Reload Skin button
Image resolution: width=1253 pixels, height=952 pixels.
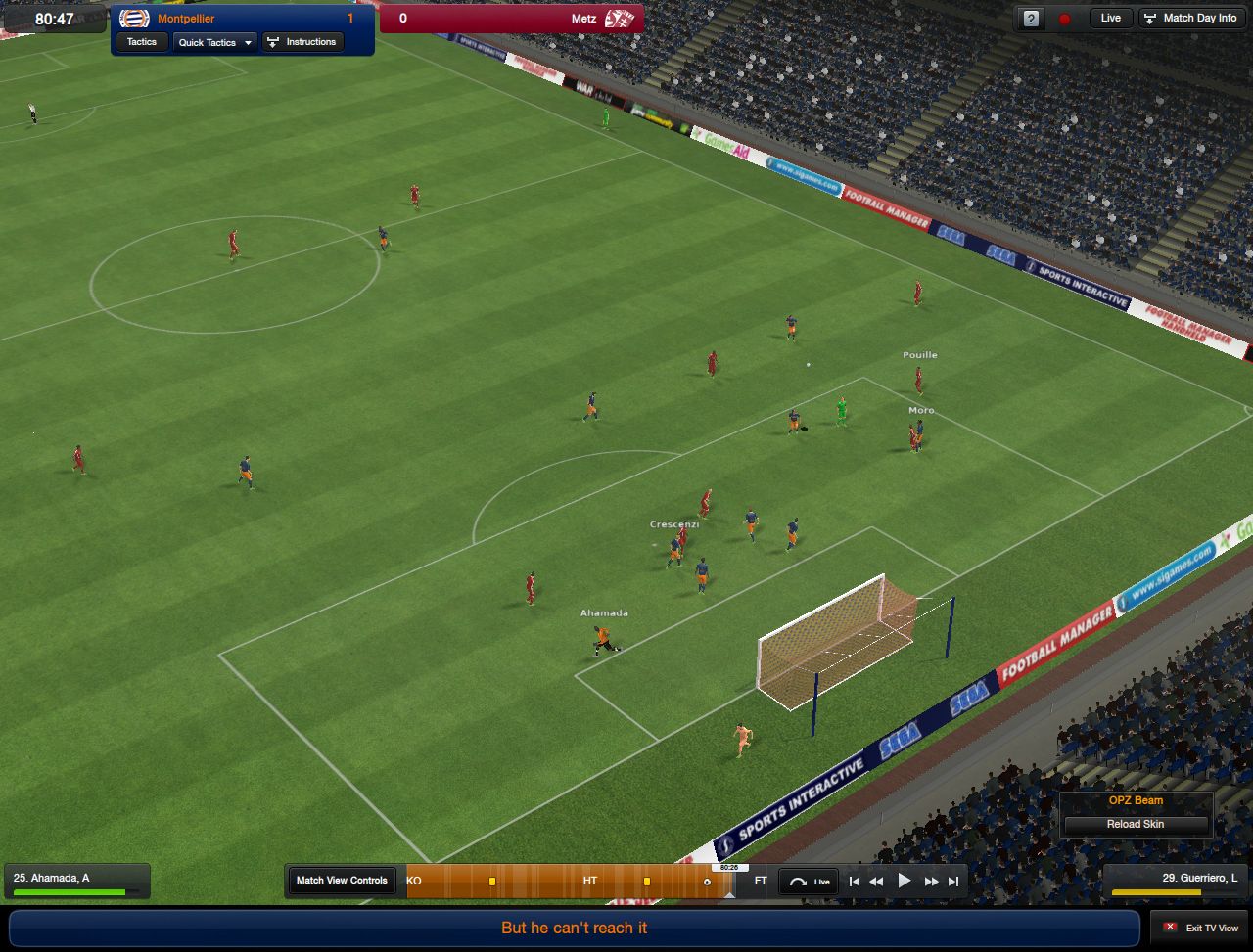(x=1136, y=824)
